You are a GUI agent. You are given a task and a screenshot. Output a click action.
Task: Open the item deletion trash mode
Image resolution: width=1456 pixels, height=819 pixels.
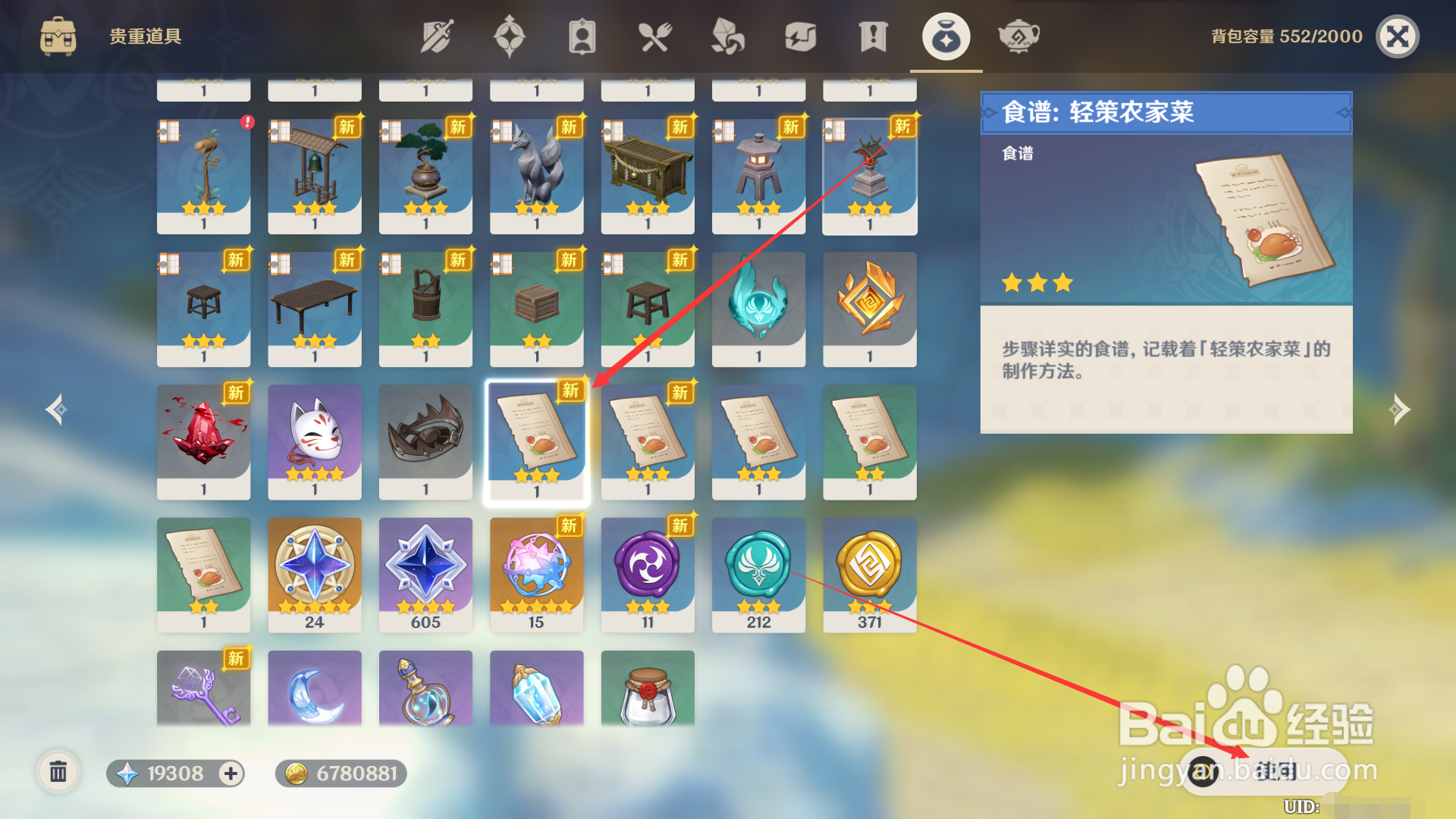[x=59, y=772]
